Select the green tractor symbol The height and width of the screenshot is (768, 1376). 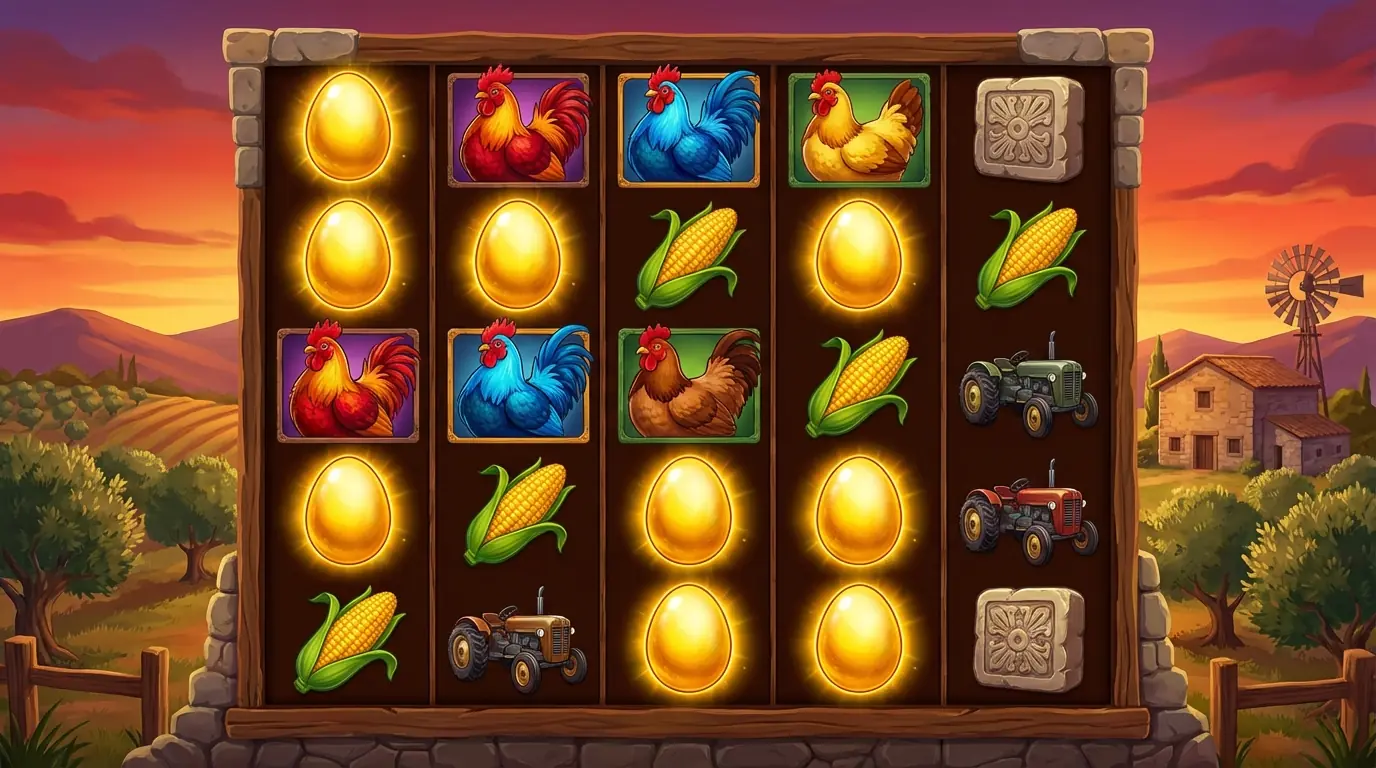[x=1028, y=384]
